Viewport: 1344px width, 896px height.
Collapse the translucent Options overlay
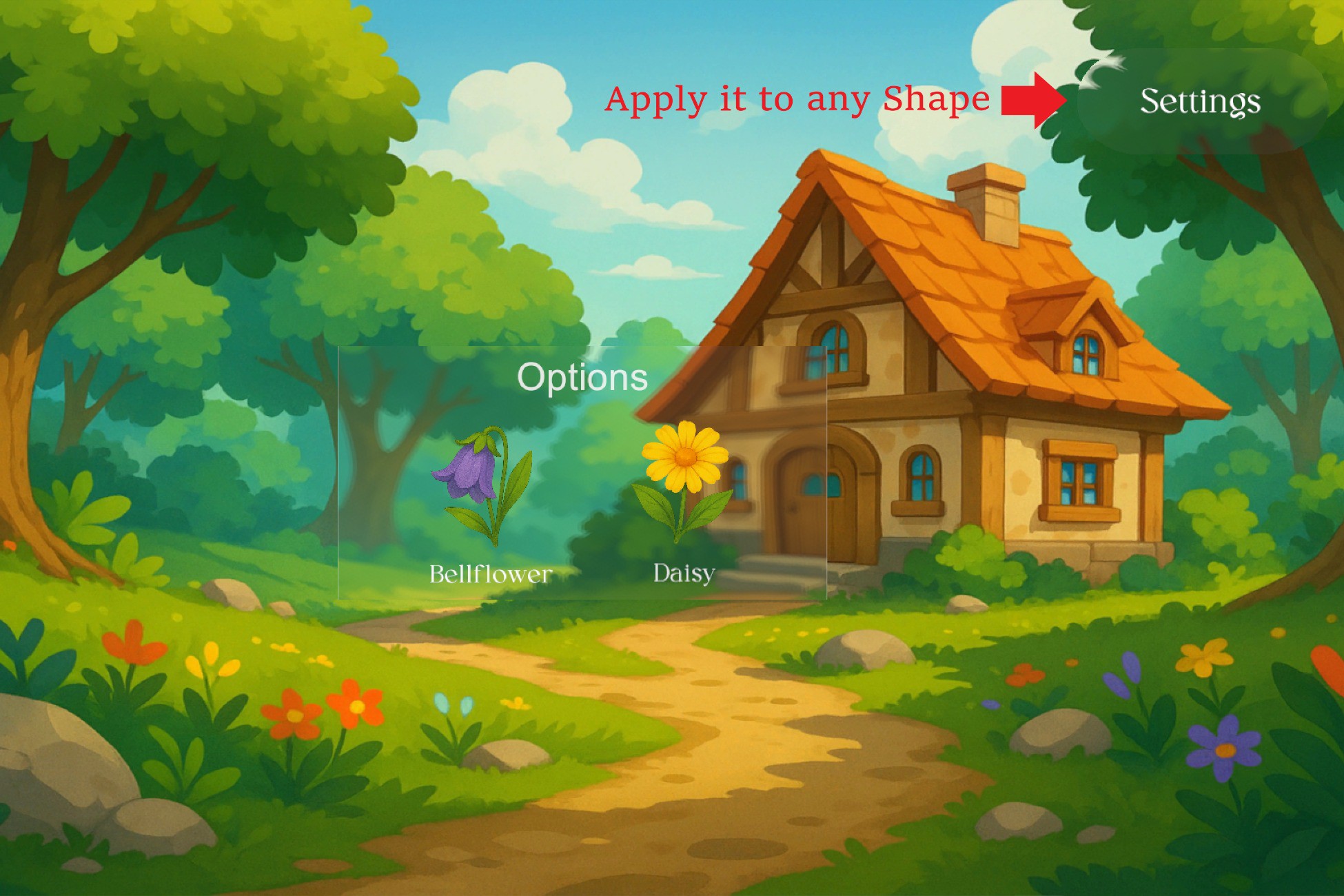pos(582,377)
